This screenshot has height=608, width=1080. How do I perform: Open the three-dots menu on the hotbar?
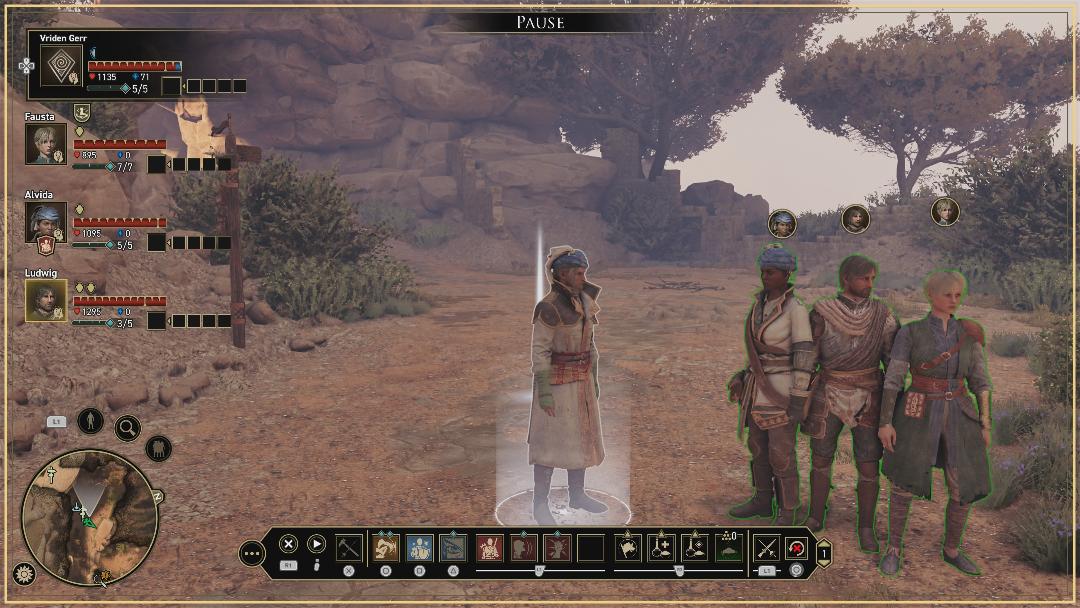click(x=252, y=552)
